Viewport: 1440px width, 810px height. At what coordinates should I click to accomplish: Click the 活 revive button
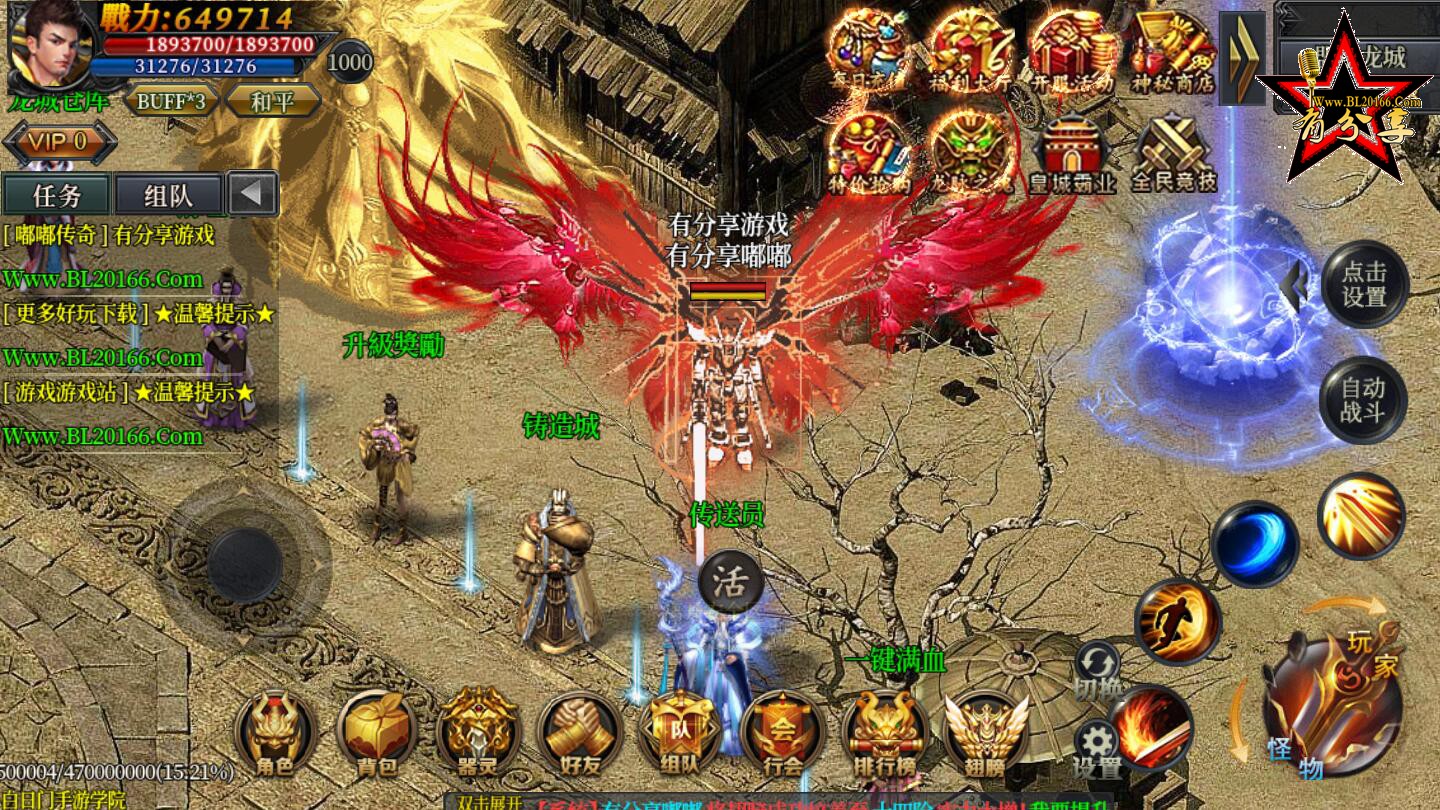[x=730, y=584]
